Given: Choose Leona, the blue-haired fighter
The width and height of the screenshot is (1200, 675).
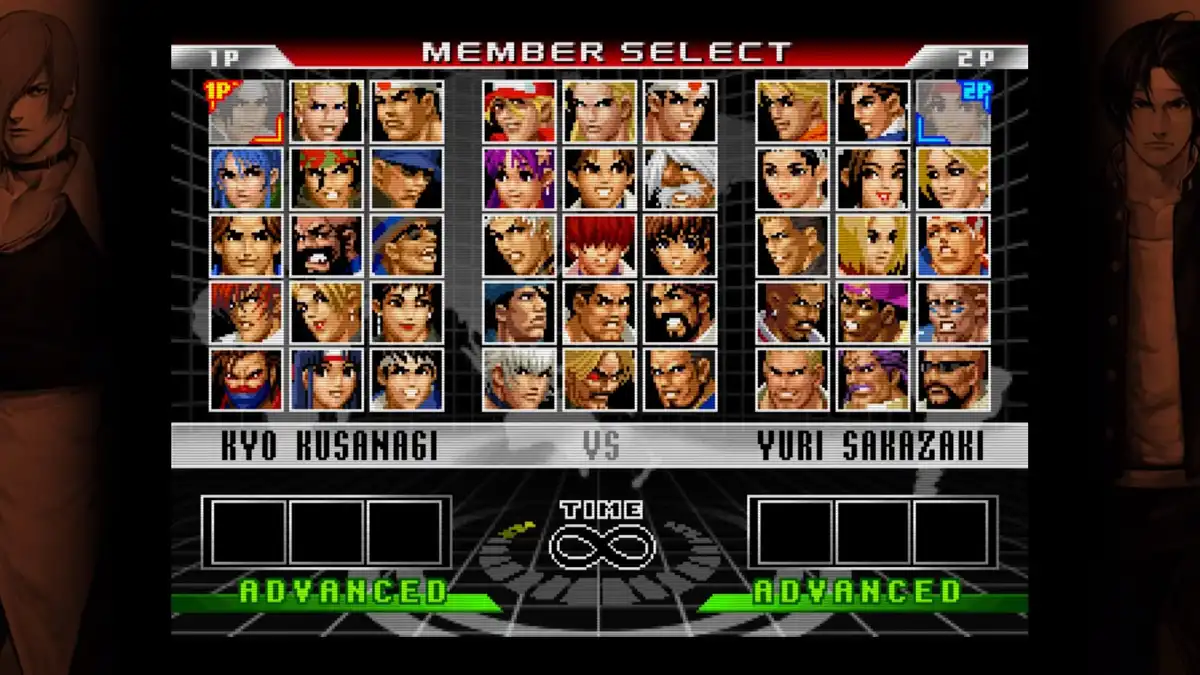Looking at the screenshot, I should 246,178.
